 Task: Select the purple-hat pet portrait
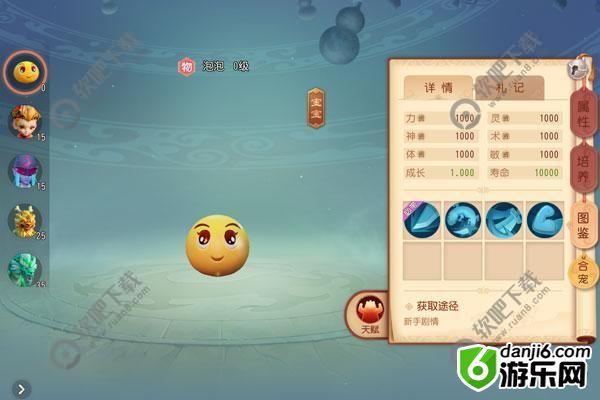click(24, 171)
